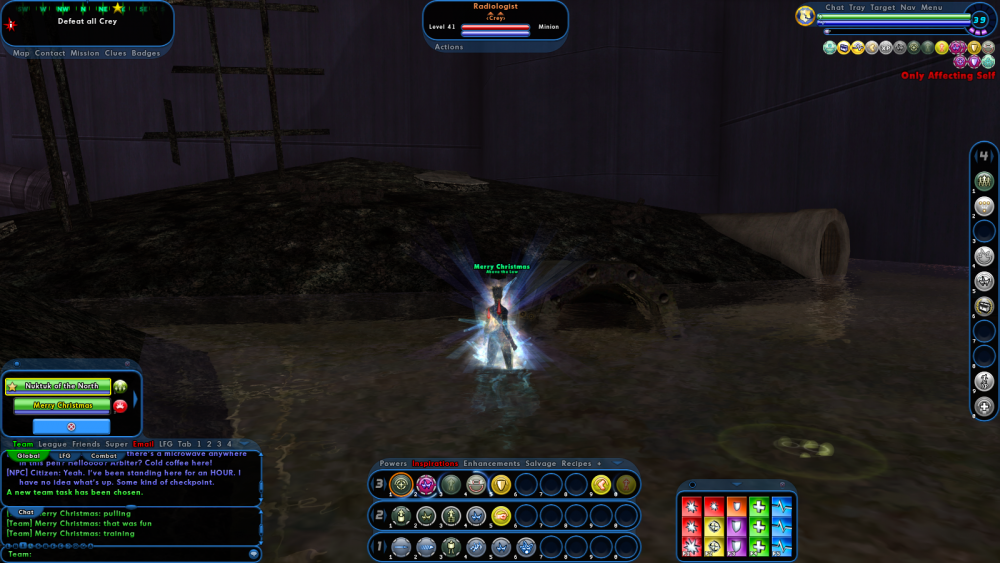The image size is (1000, 563).
Task: Select the Global chat tab
Action: click(29, 456)
